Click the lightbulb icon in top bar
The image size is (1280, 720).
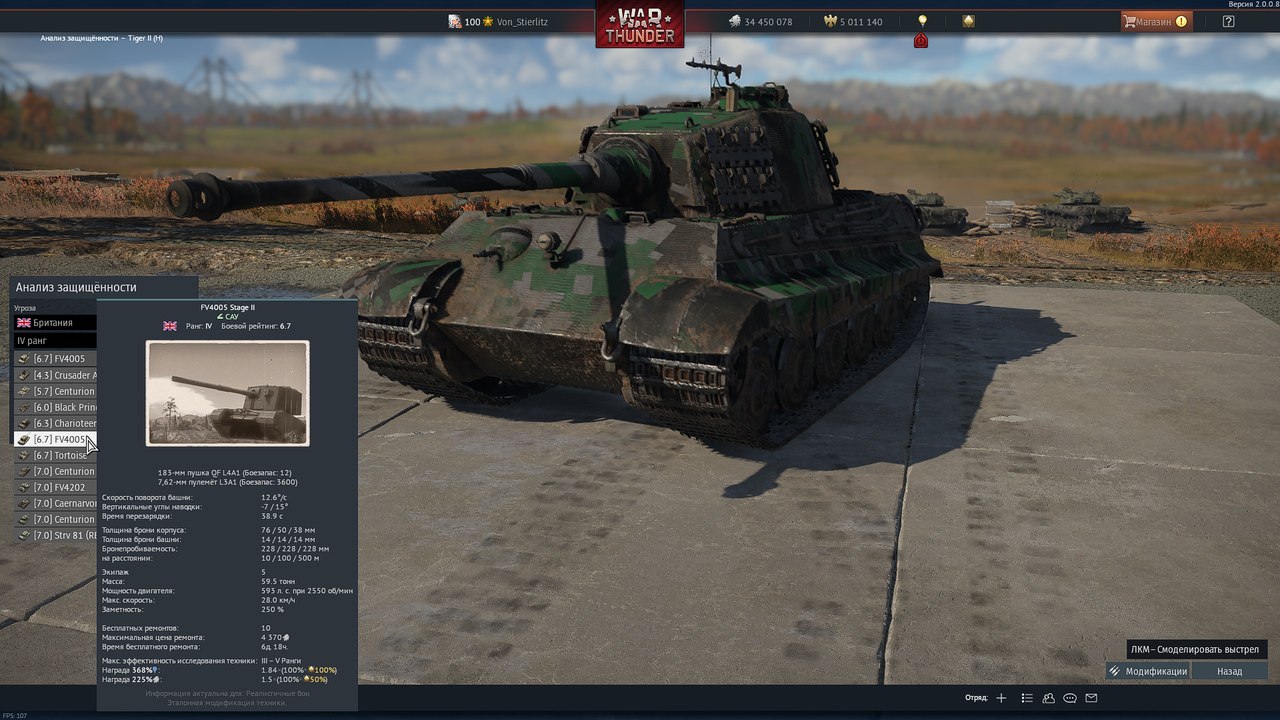point(922,21)
